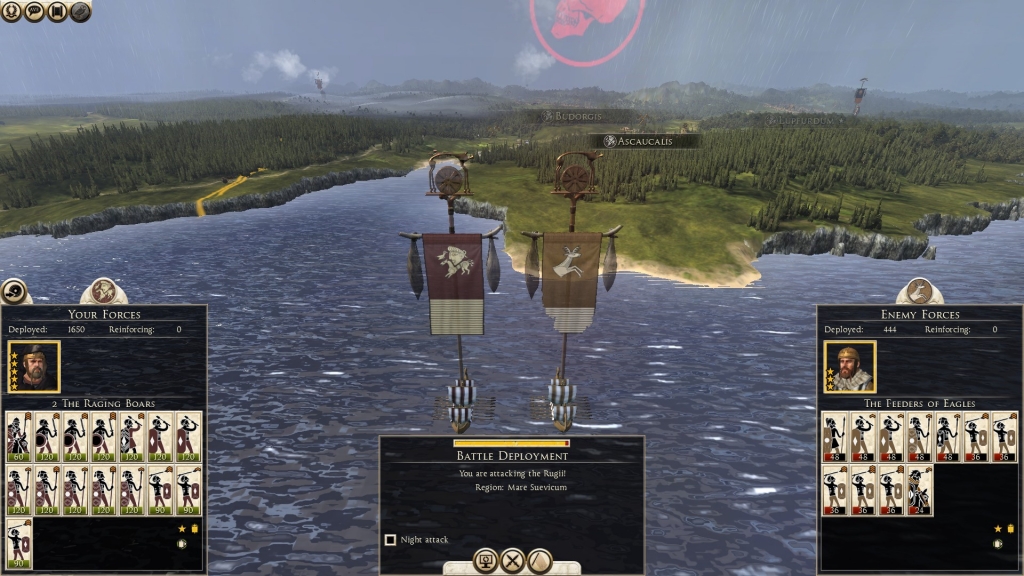This screenshot has width=1024, height=576.
Task: Select your 60-strong general bodyguard unit card
Action: [x=20, y=436]
